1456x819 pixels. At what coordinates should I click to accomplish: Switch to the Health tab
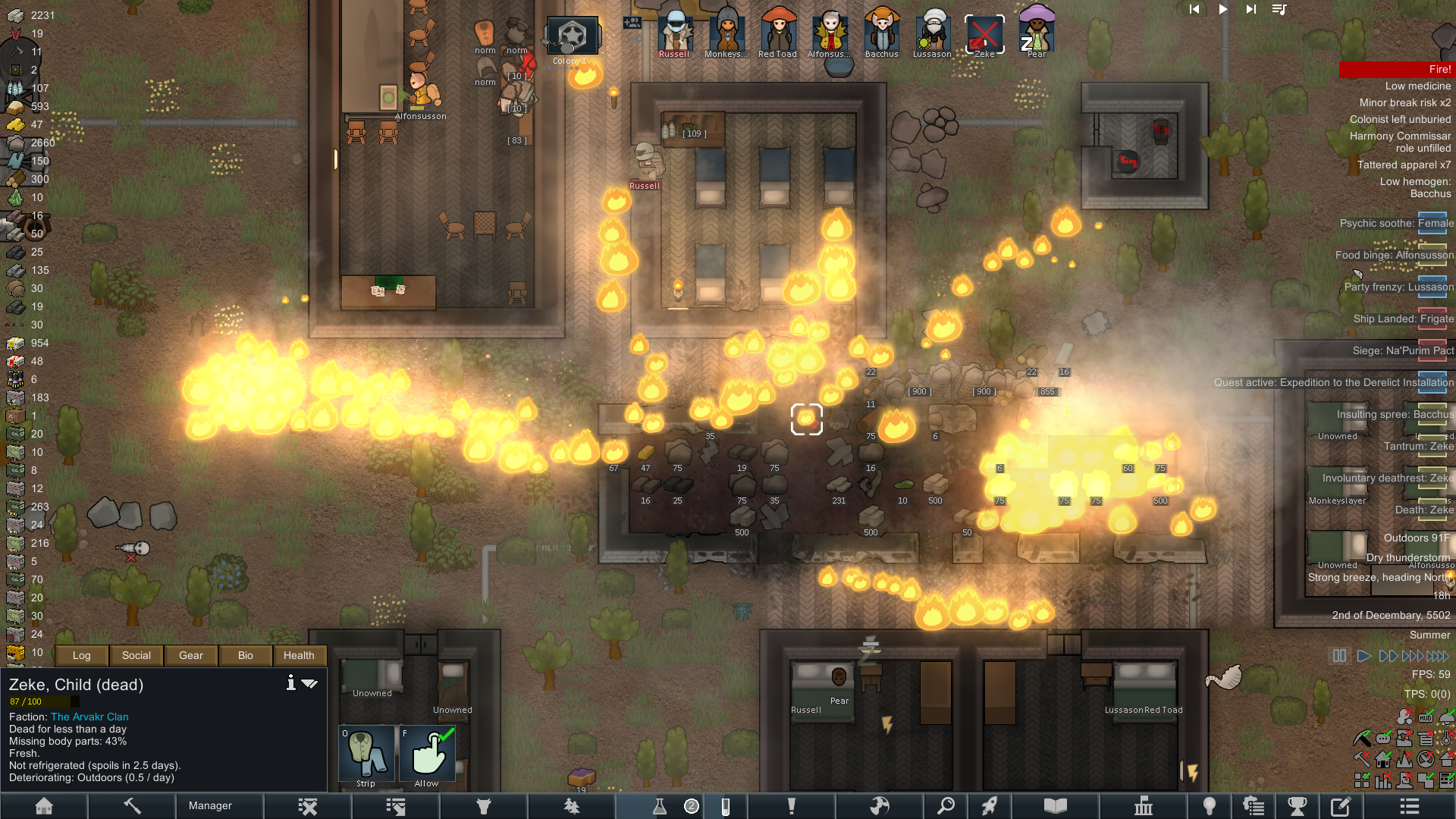[x=299, y=655]
